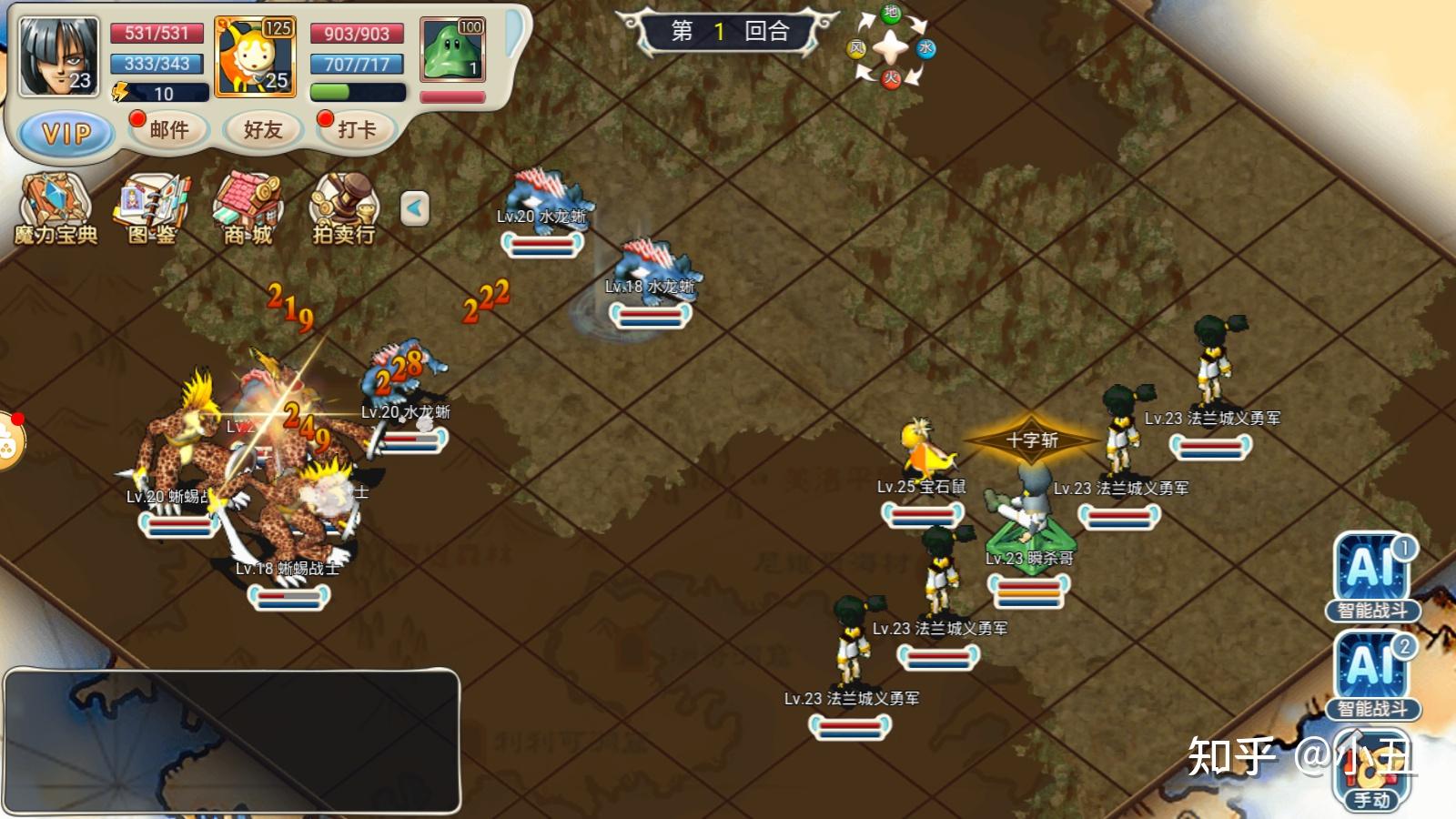Open the 商城 shop
1456x819 pixels.
click(x=248, y=209)
